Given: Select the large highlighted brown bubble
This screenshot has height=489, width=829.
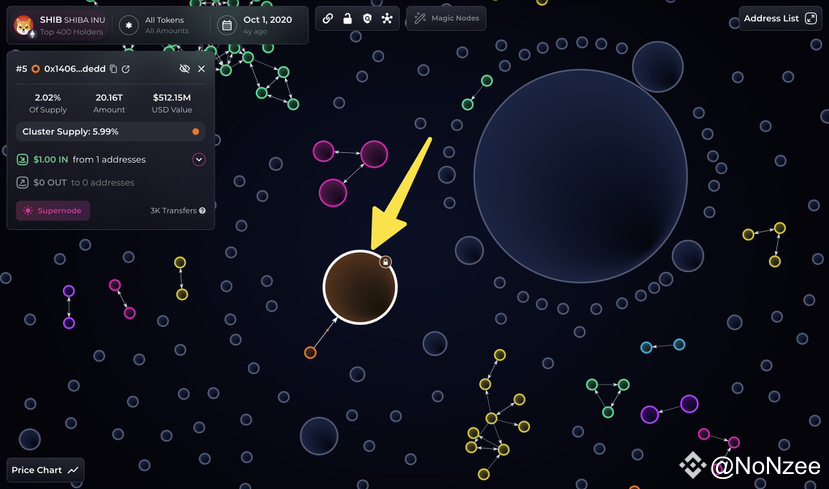Looking at the screenshot, I should click(x=359, y=286).
